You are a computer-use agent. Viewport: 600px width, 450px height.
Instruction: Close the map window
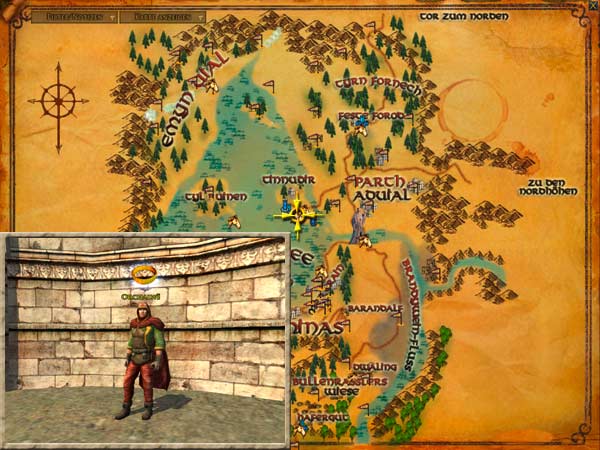click(589, 9)
